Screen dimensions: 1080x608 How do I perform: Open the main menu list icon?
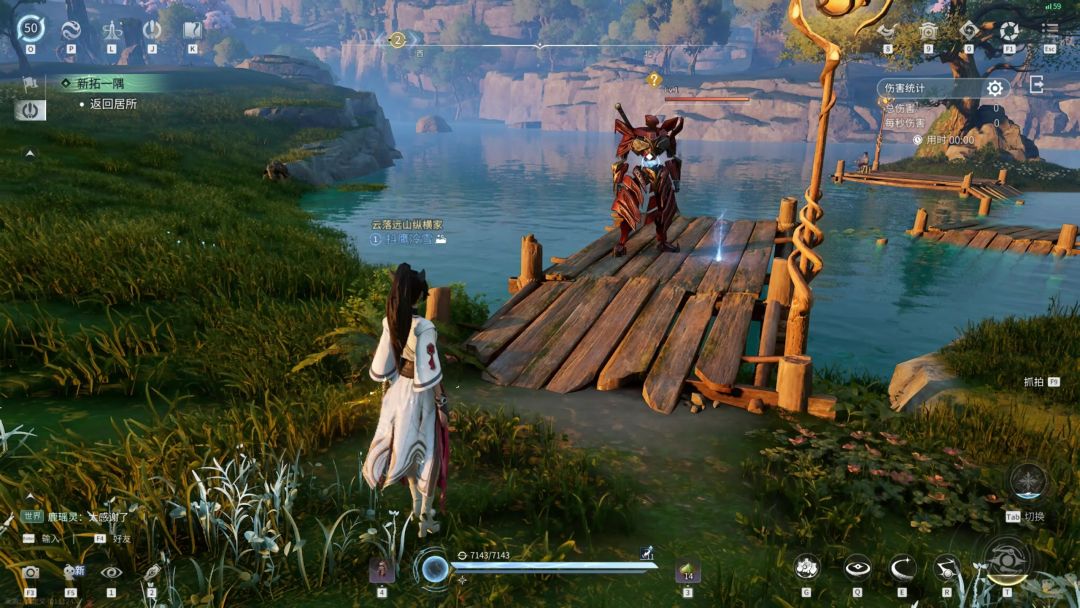[x=1050, y=30]
